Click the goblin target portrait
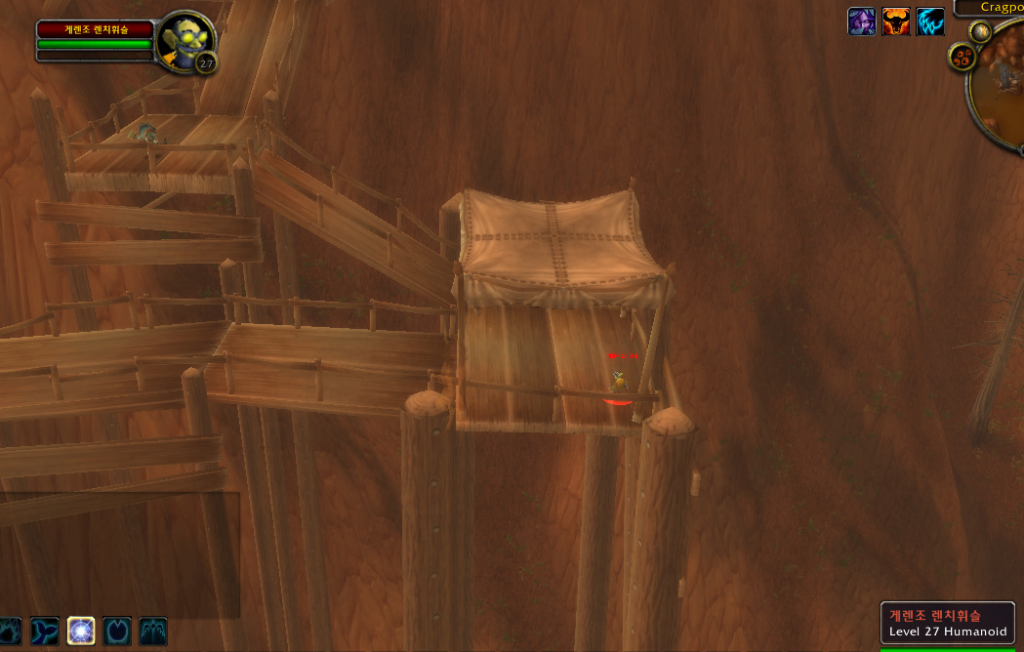The width and height of the screenshot is (1024, 652). [x=185, y=42]
